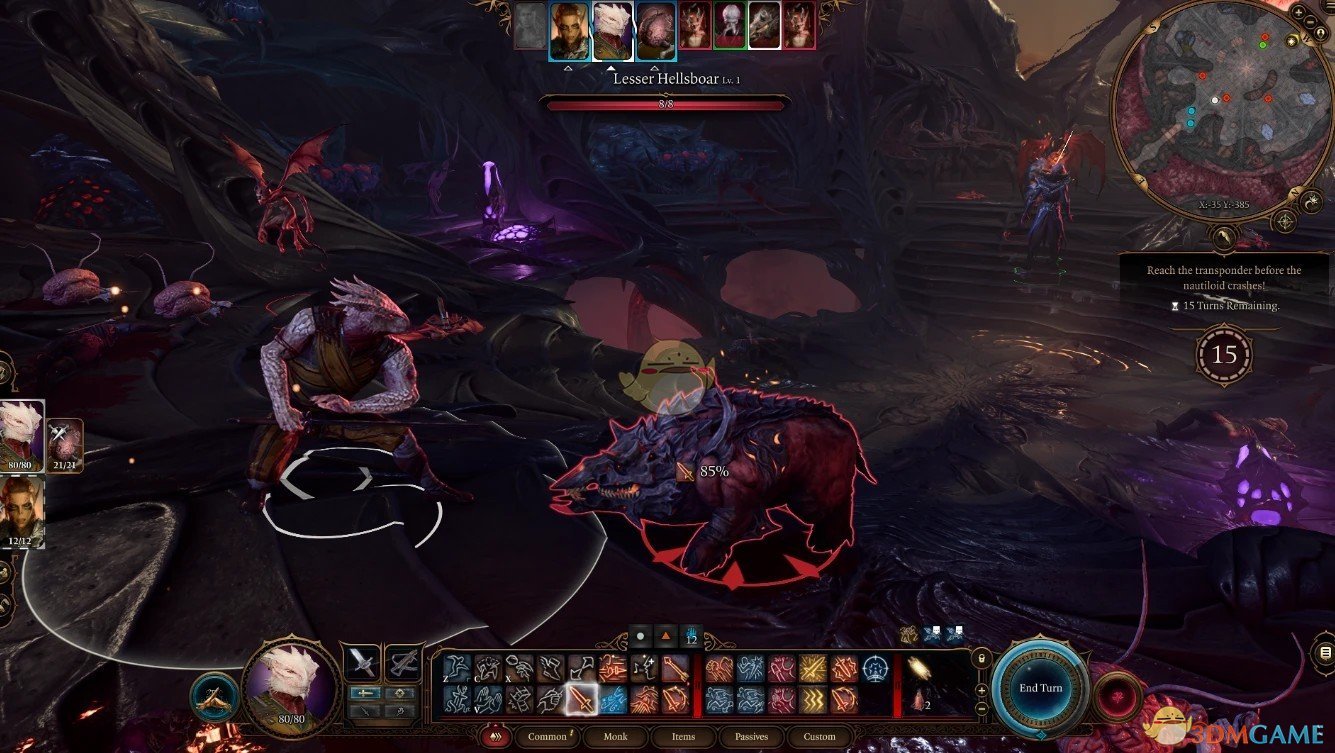The image size is (1335, 753).
Task: Select the intellect devourer portrait in turn order
Action: pos(655,30)
